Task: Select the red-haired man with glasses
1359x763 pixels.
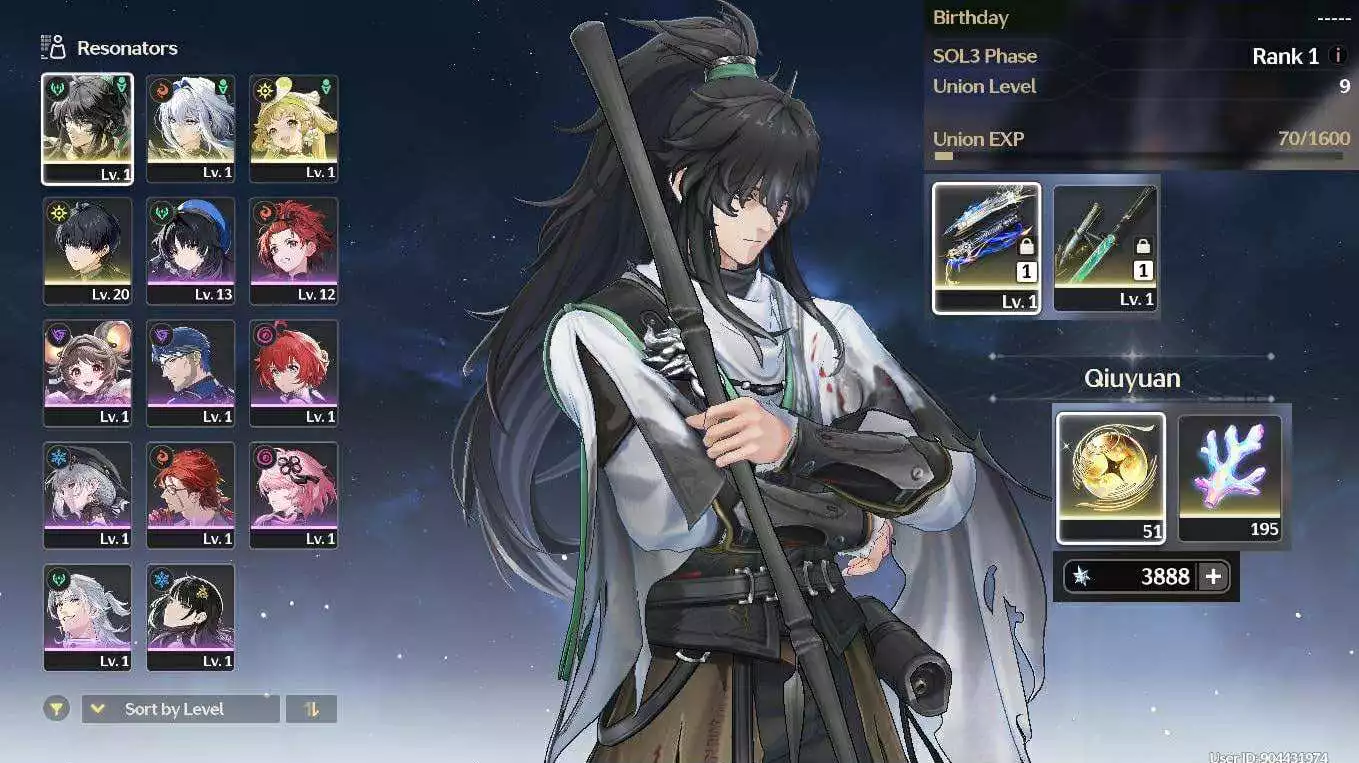Action: 190,495
